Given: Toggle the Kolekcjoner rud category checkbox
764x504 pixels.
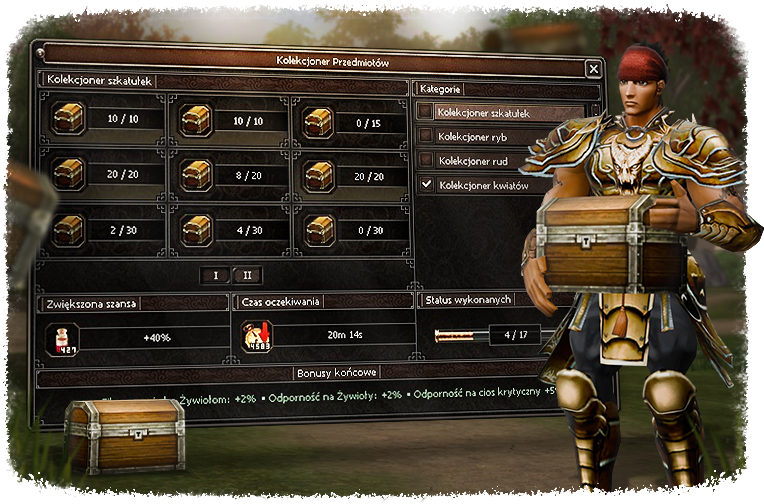Looking at the screenshot, I should [427, 160].
